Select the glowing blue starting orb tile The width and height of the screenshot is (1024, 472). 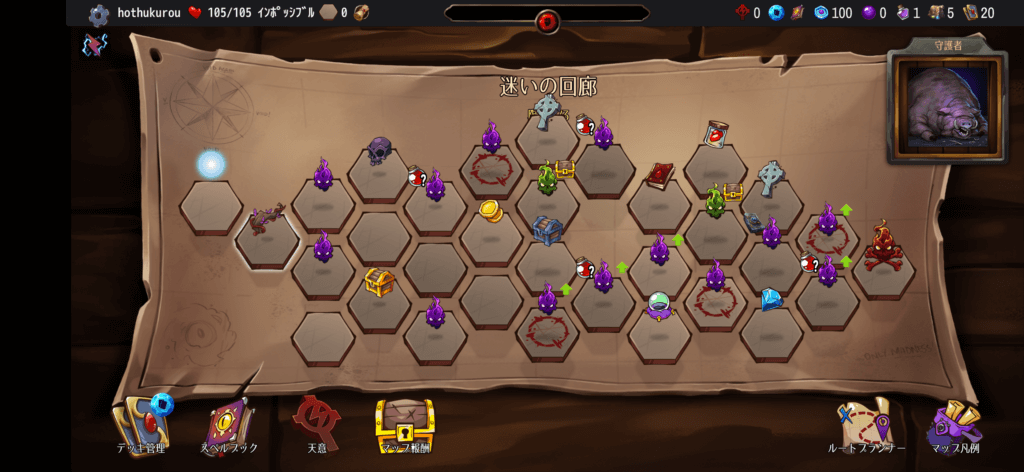pyautogui.click(x=211, y=166)
